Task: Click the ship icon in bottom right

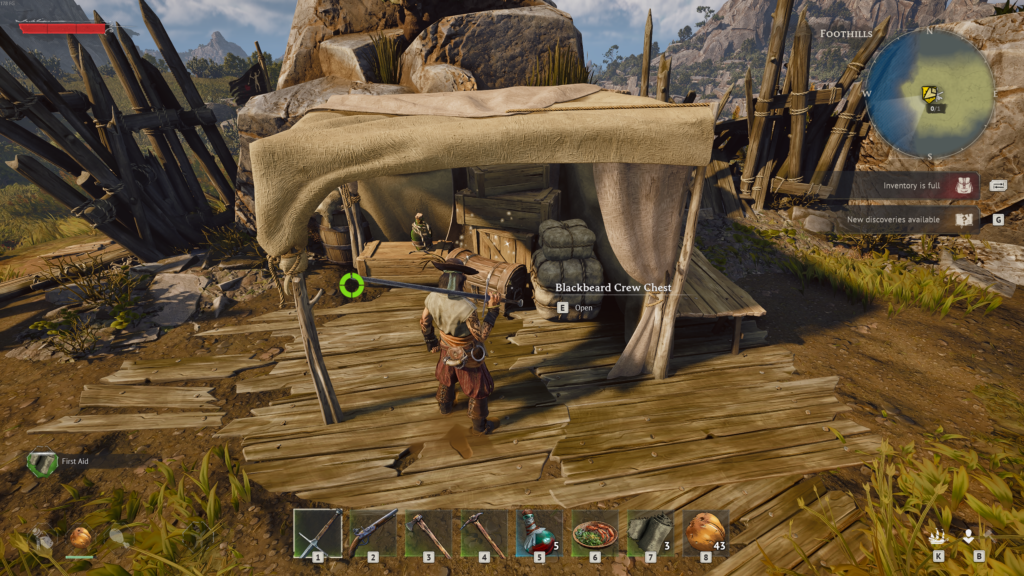Action: click(937, 537)
